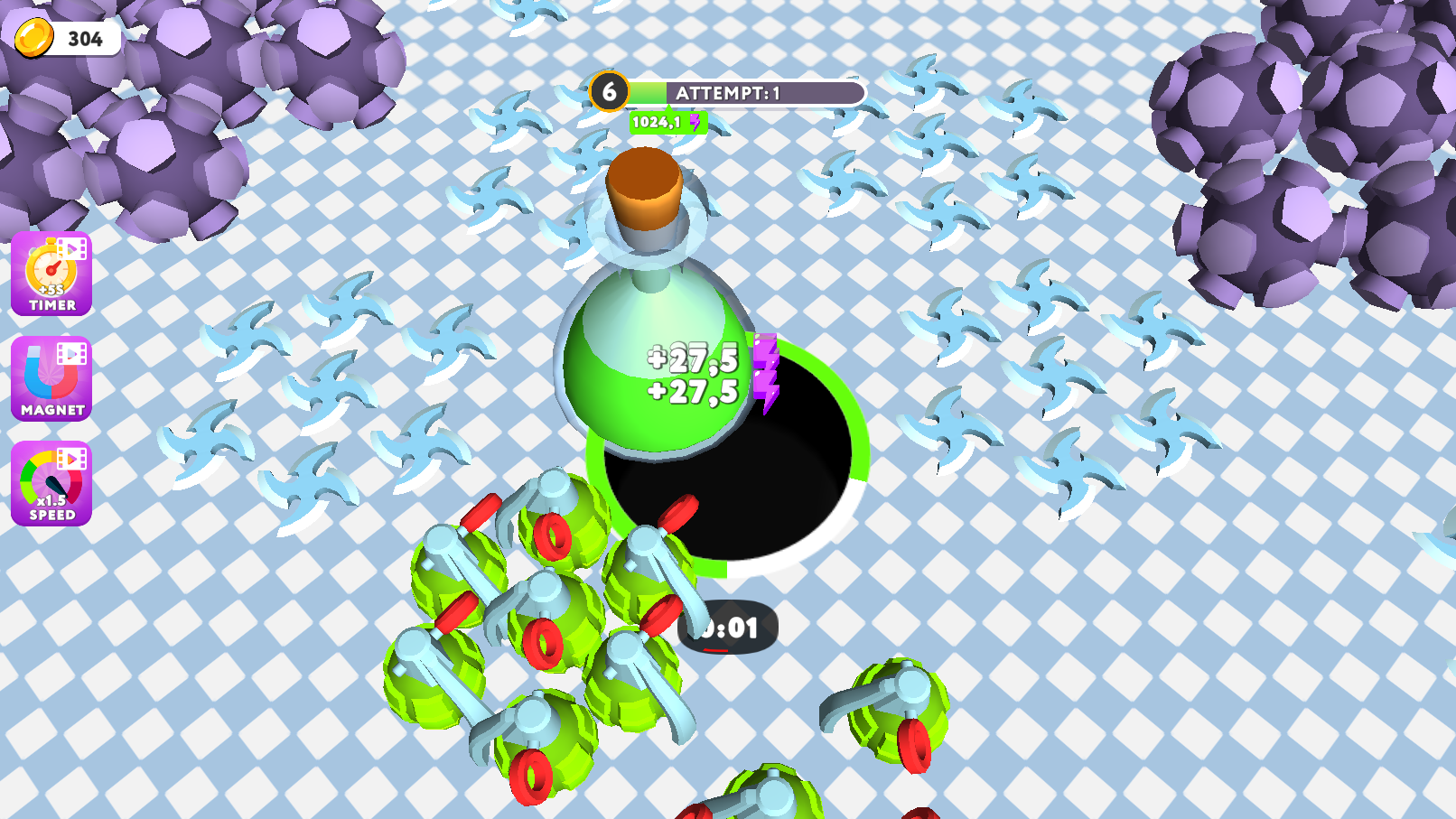The width and height of the screenshot is (1456, 819).
Task: Tap the green 1024,1 score label
Action: click(657, 121)
